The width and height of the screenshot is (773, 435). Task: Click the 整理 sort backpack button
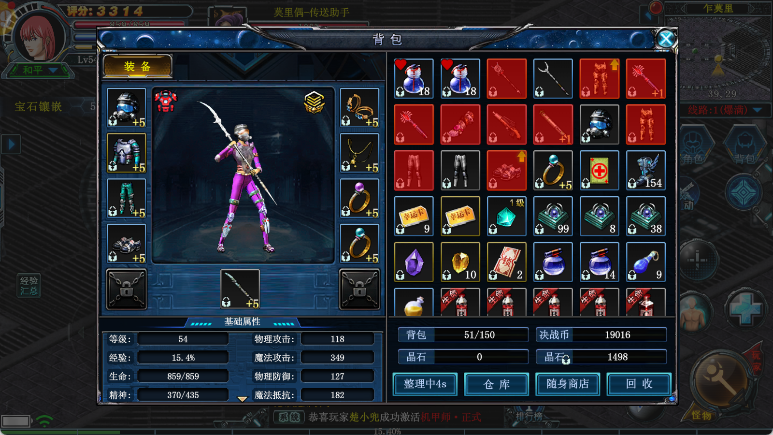click(425, 383)
